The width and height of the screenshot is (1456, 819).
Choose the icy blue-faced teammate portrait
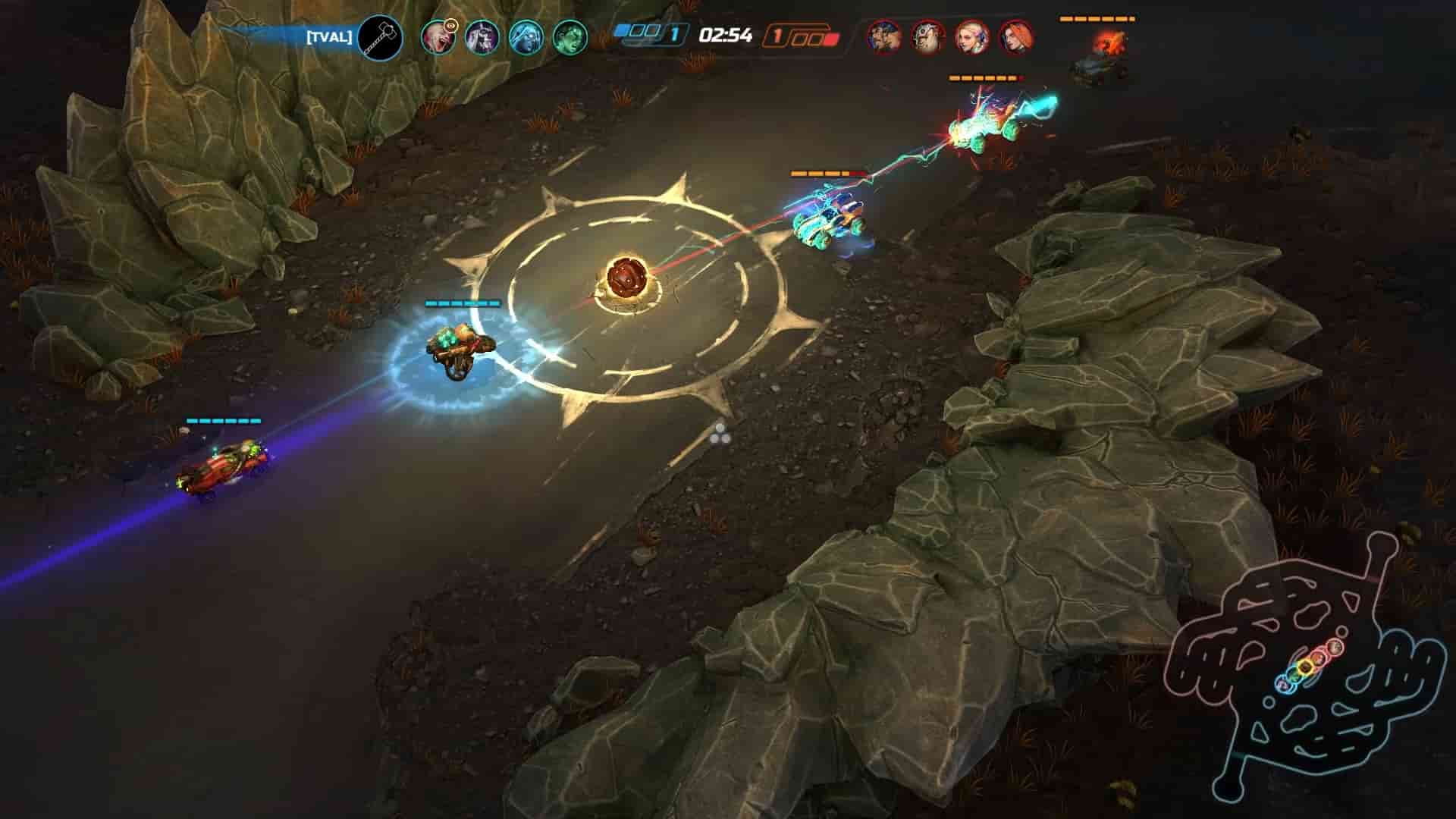525,36
